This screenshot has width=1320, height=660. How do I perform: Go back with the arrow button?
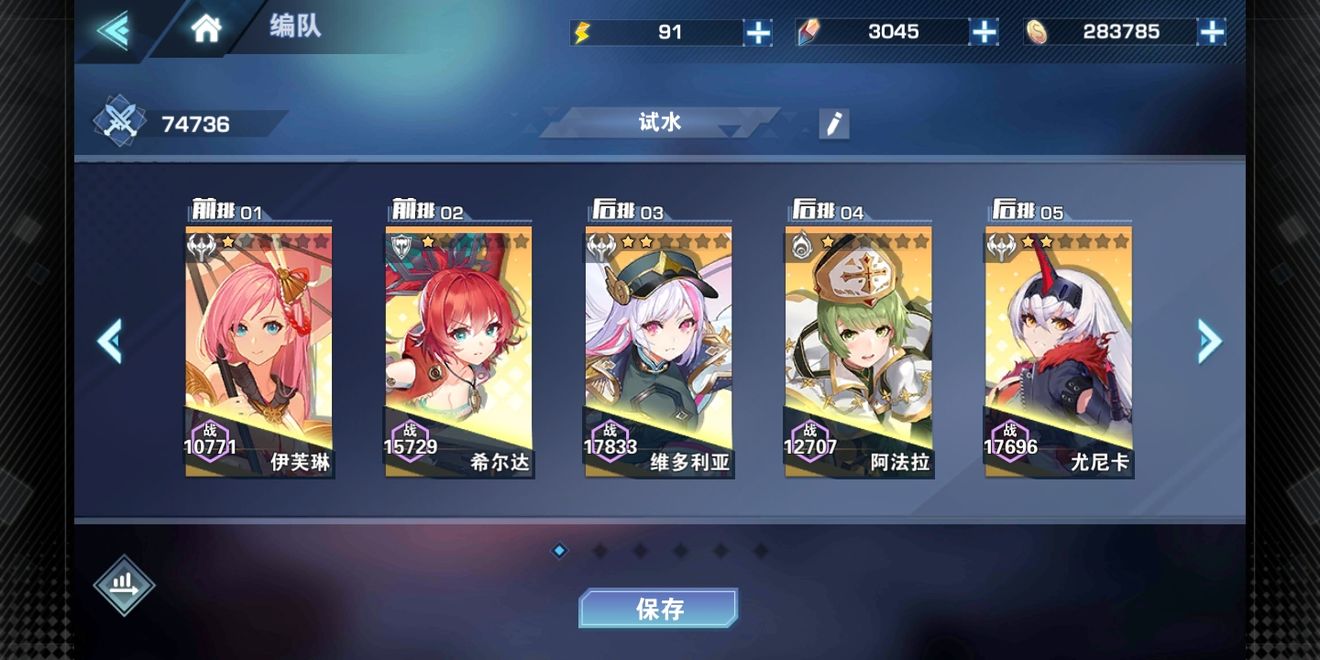113,30
